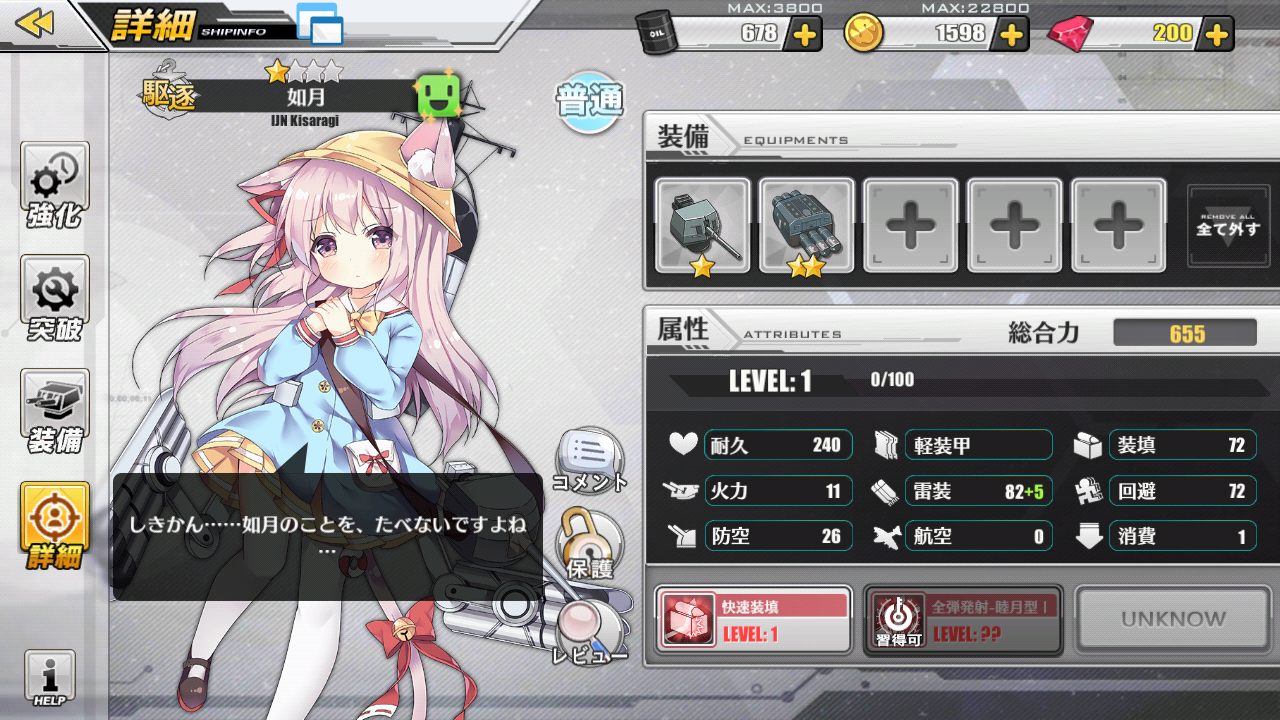Click the blue overlapping windows overlay icon
1280x720 pixels.
pyautogui.click(x=320, y=24)
